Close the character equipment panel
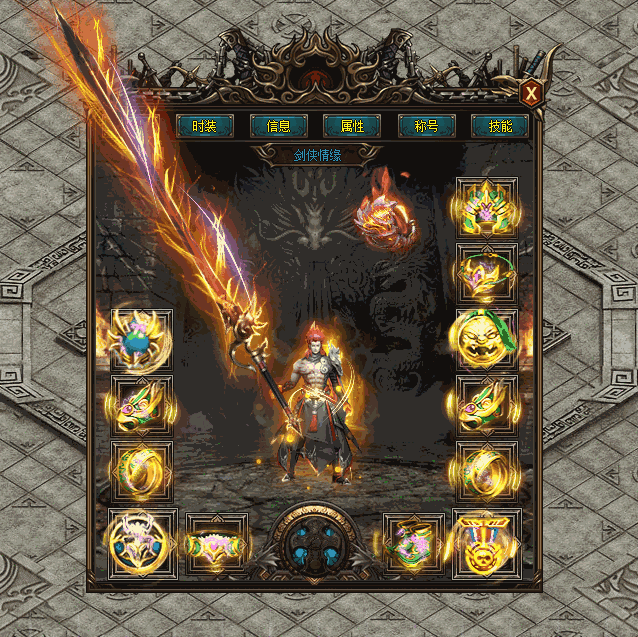Screen dimensions: 638x637 [x=532, y=94]
